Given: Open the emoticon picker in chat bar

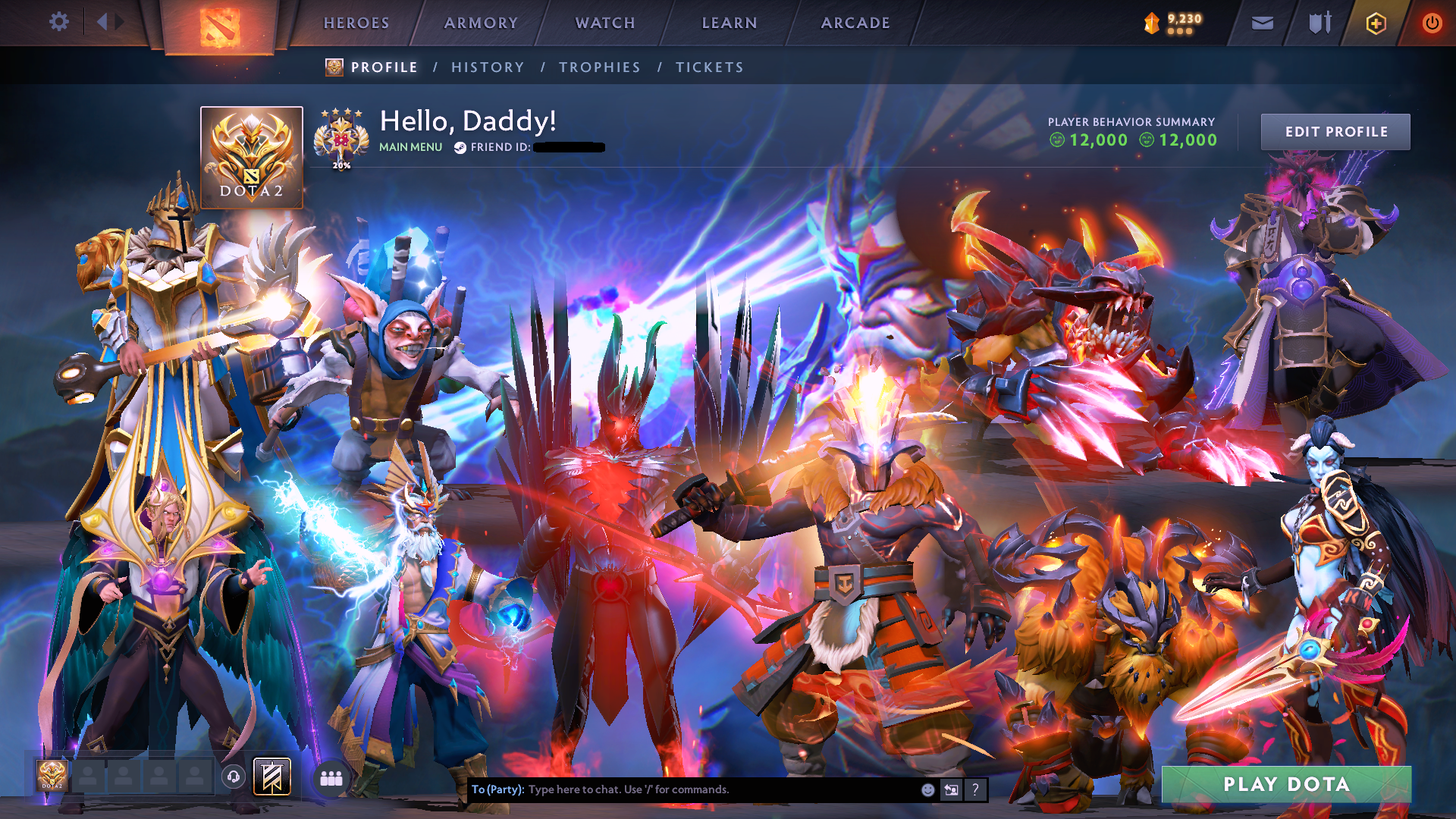Looking at the screenshot, I should pyautogui.click(x=927, y=789).
